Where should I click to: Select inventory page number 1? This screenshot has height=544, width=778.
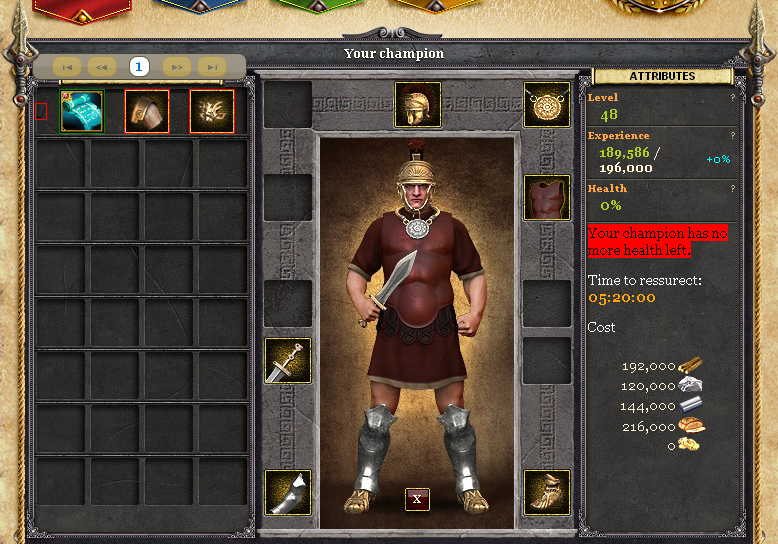point(139,67)
